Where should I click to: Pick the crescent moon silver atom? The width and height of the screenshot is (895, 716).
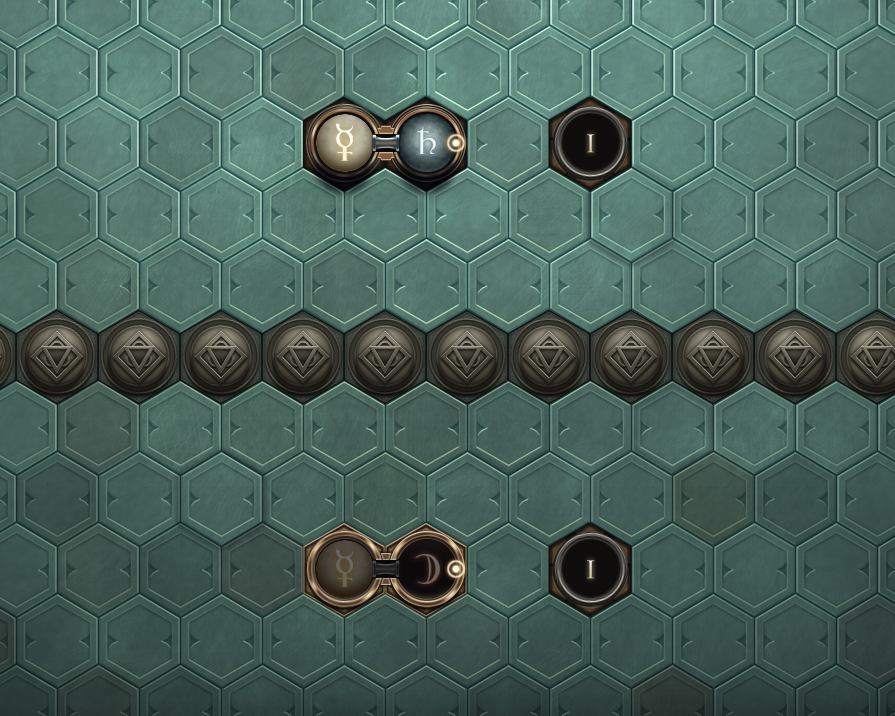pos(426,569)
